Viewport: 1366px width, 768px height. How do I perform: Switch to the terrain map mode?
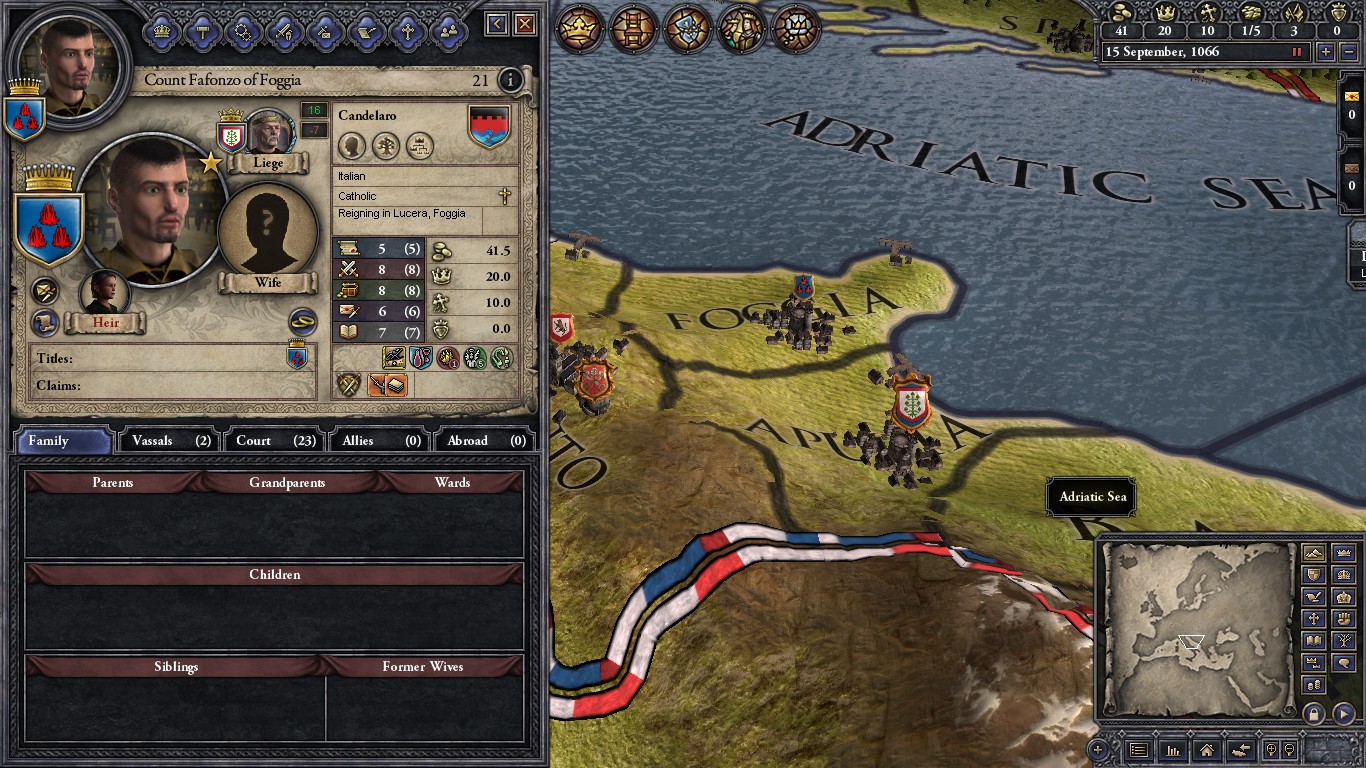point(1314,553)
